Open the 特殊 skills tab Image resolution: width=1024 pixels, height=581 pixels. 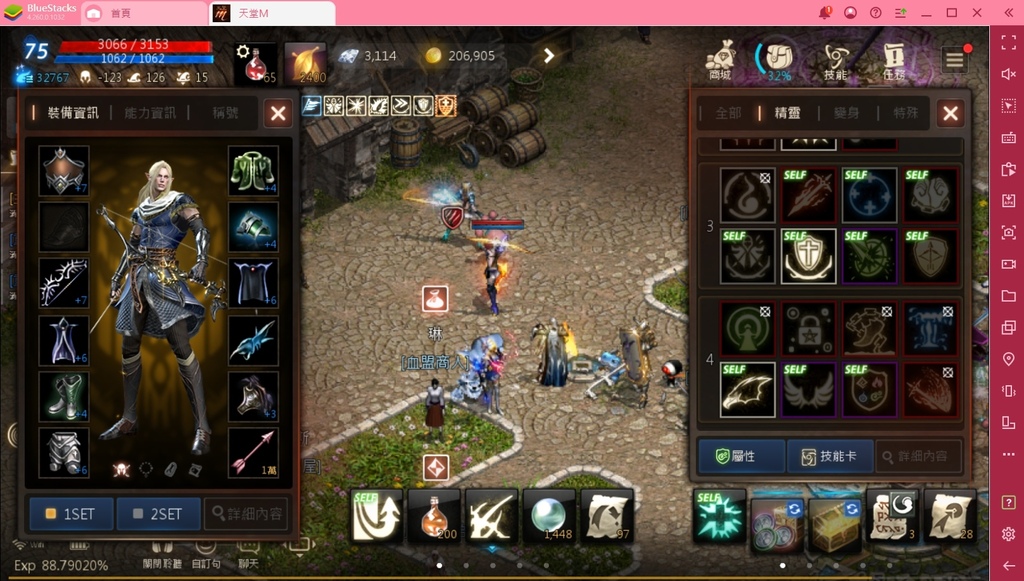[x=905, y=113]
